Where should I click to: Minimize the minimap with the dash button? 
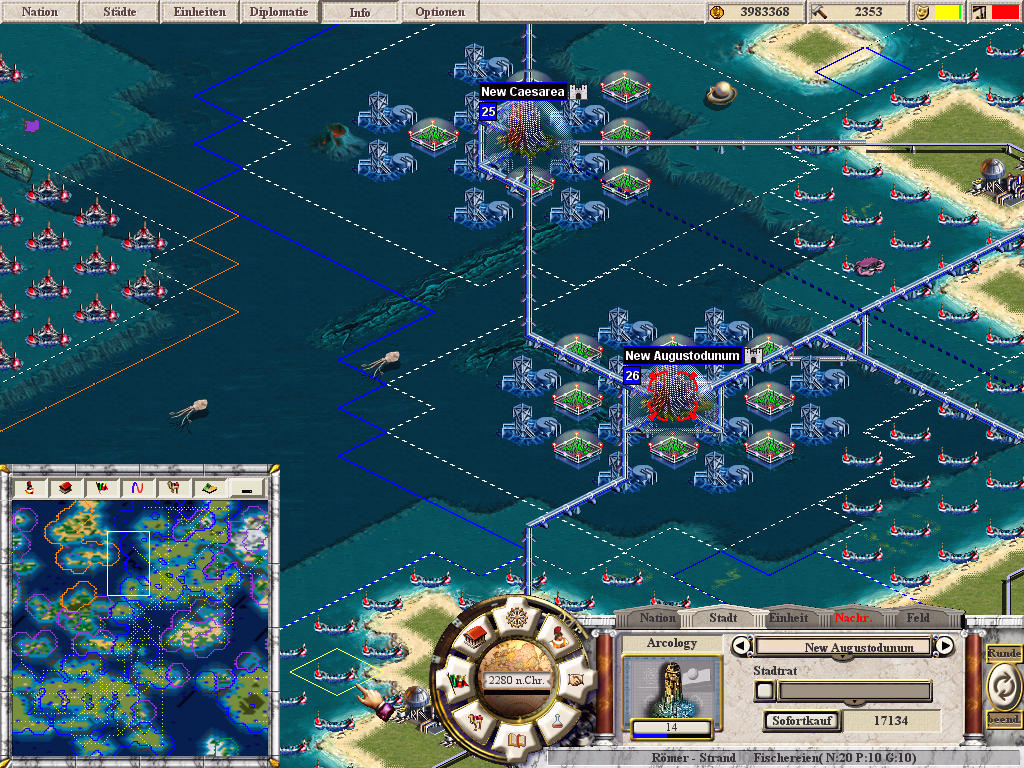(247, 488)
